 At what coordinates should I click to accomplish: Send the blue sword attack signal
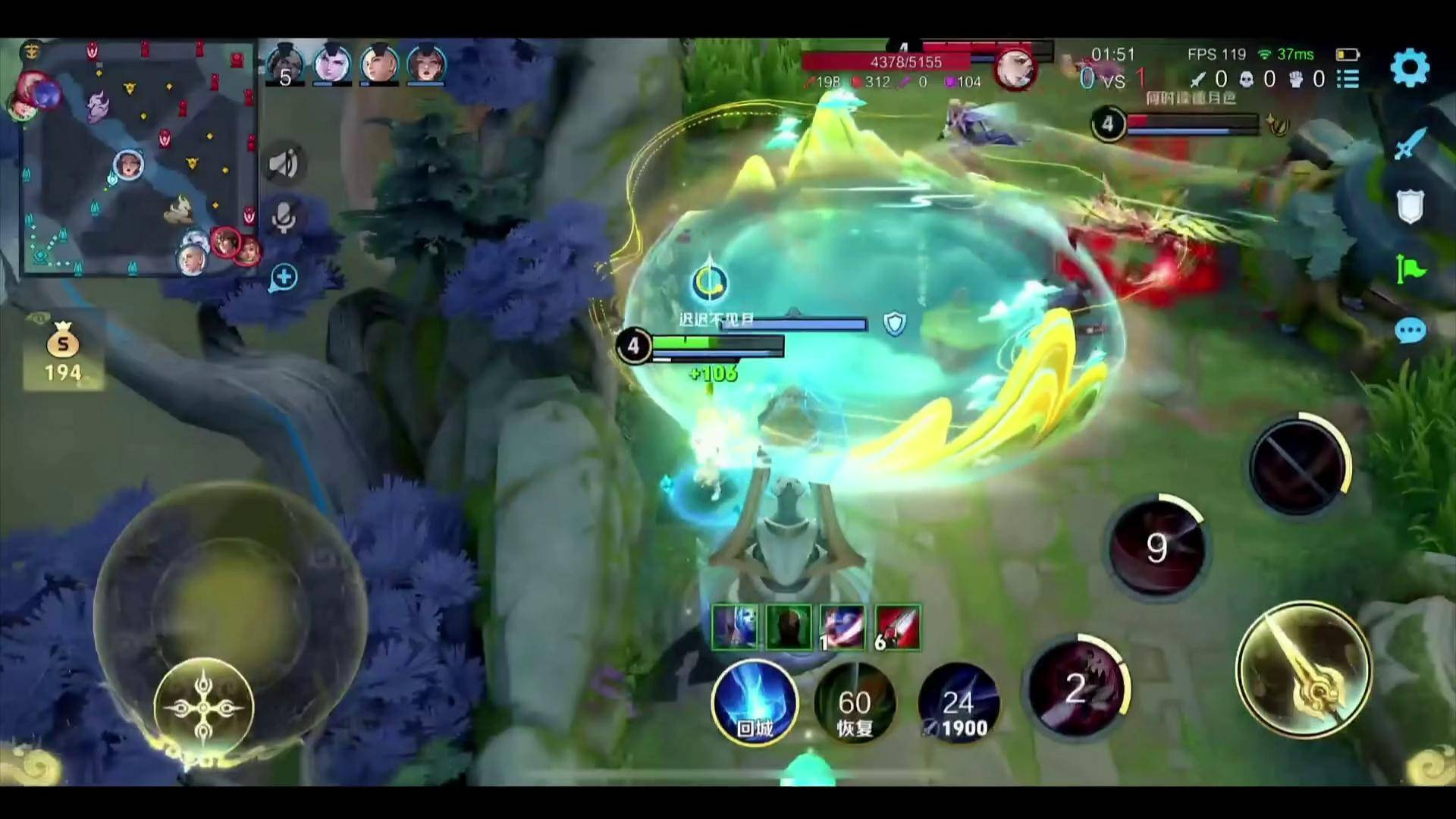[x=1410, y=143]
